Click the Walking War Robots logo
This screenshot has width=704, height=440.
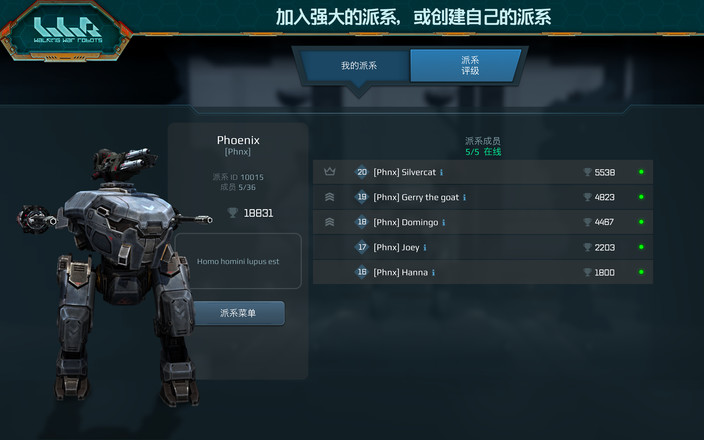(x=66, y=31)
